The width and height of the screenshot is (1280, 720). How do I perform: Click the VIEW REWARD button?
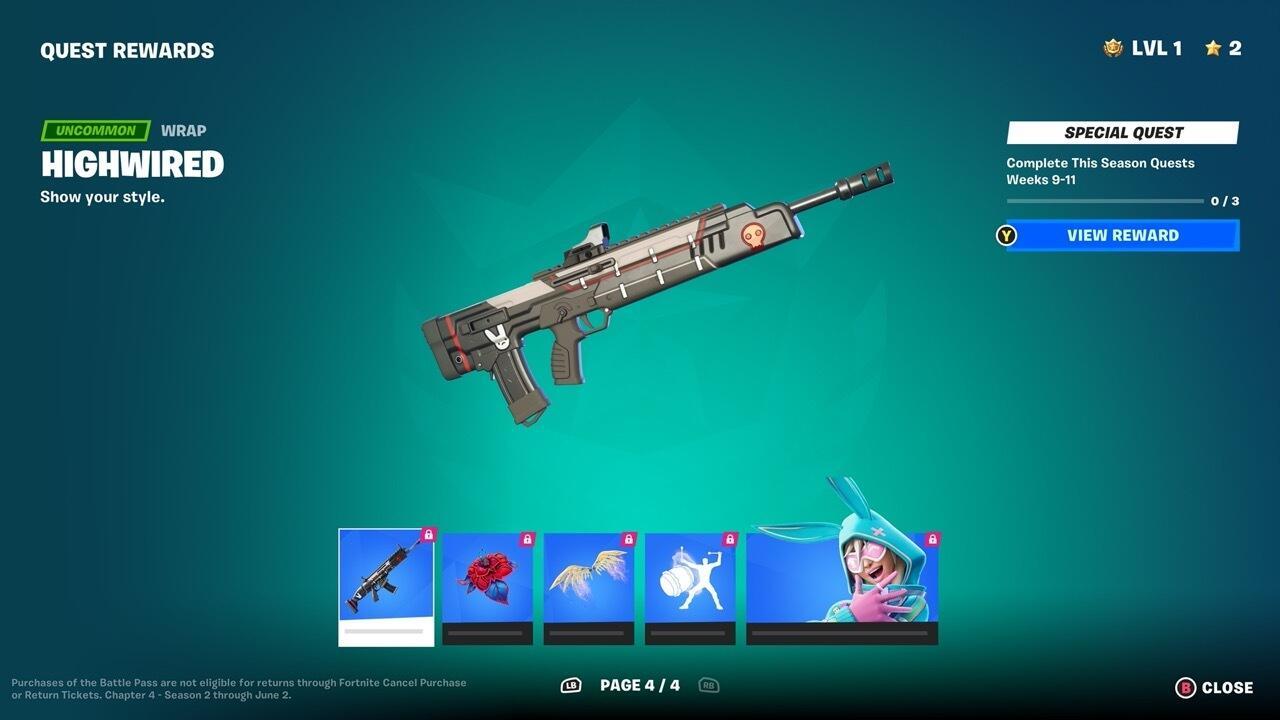coord(1120,235)
